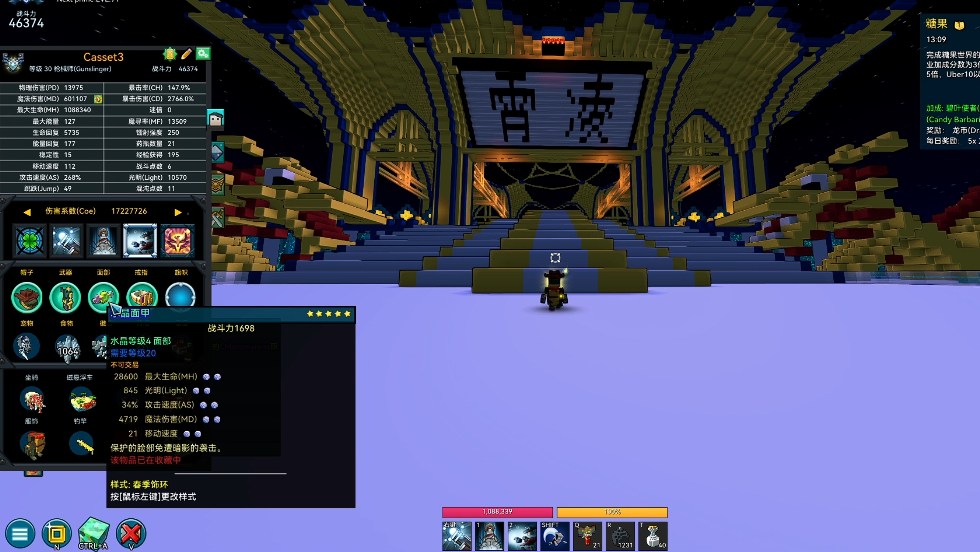Viewport: 980px width, 552px height.
Task: Click the empty glowing blue equipment slot
Action: pyautogui.click(x=180, y=297)
